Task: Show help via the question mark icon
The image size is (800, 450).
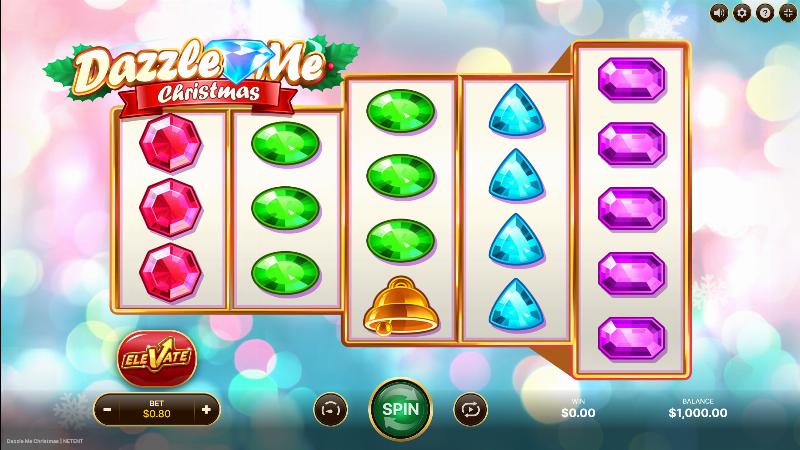Action: tap(764, 12)
